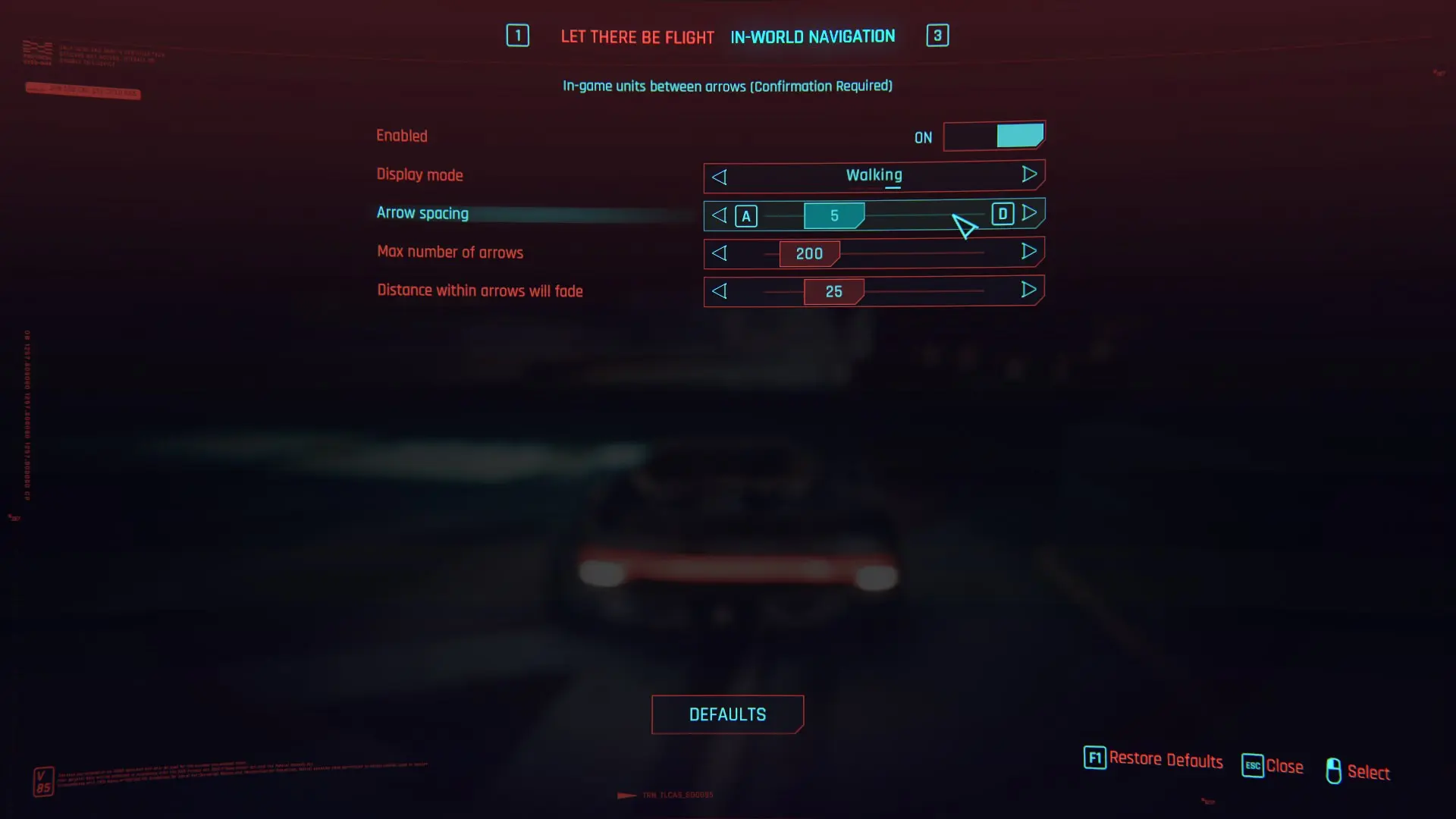1456x819 pixels.
Task: Decrease fade distance with its left arrow
Action: pos(719,291)
